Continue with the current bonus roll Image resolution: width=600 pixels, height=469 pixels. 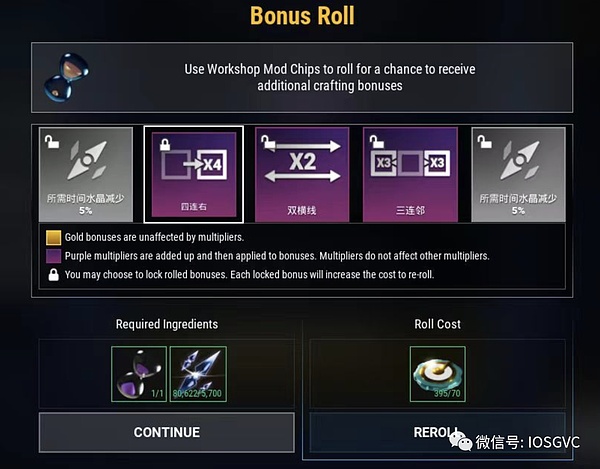[166, 432]
